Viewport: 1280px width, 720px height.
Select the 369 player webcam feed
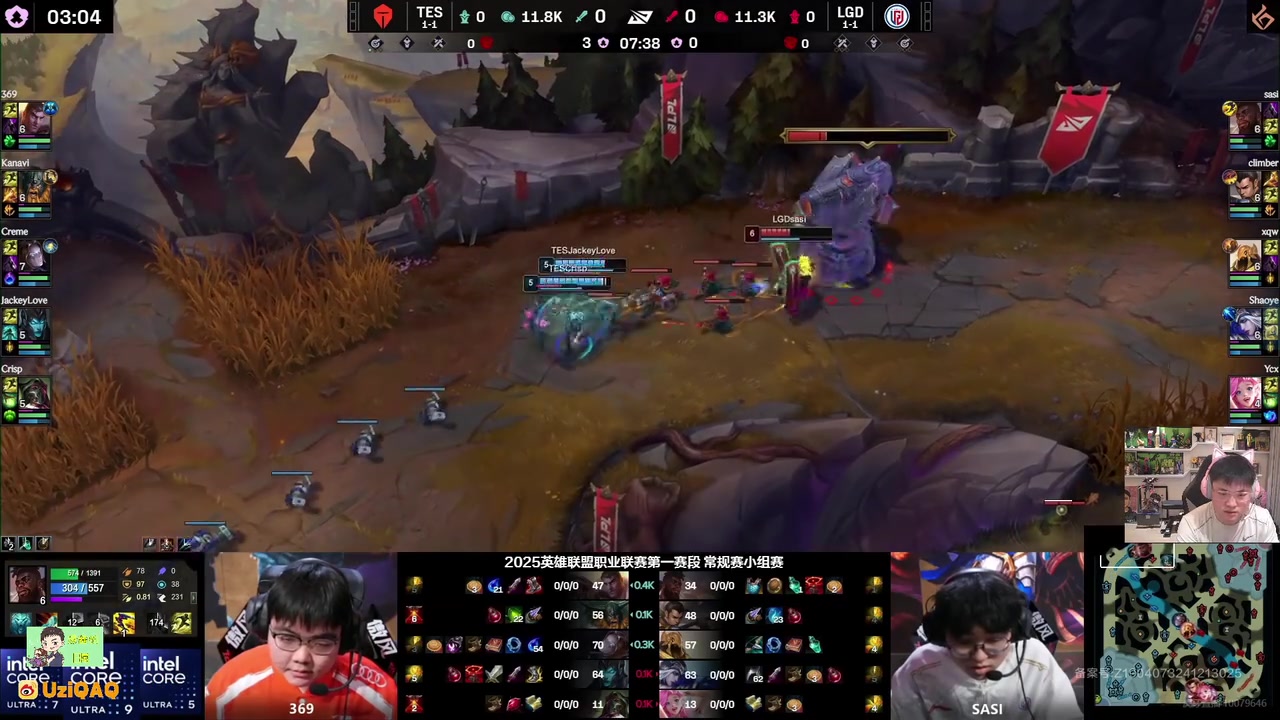tap(302, 635)
